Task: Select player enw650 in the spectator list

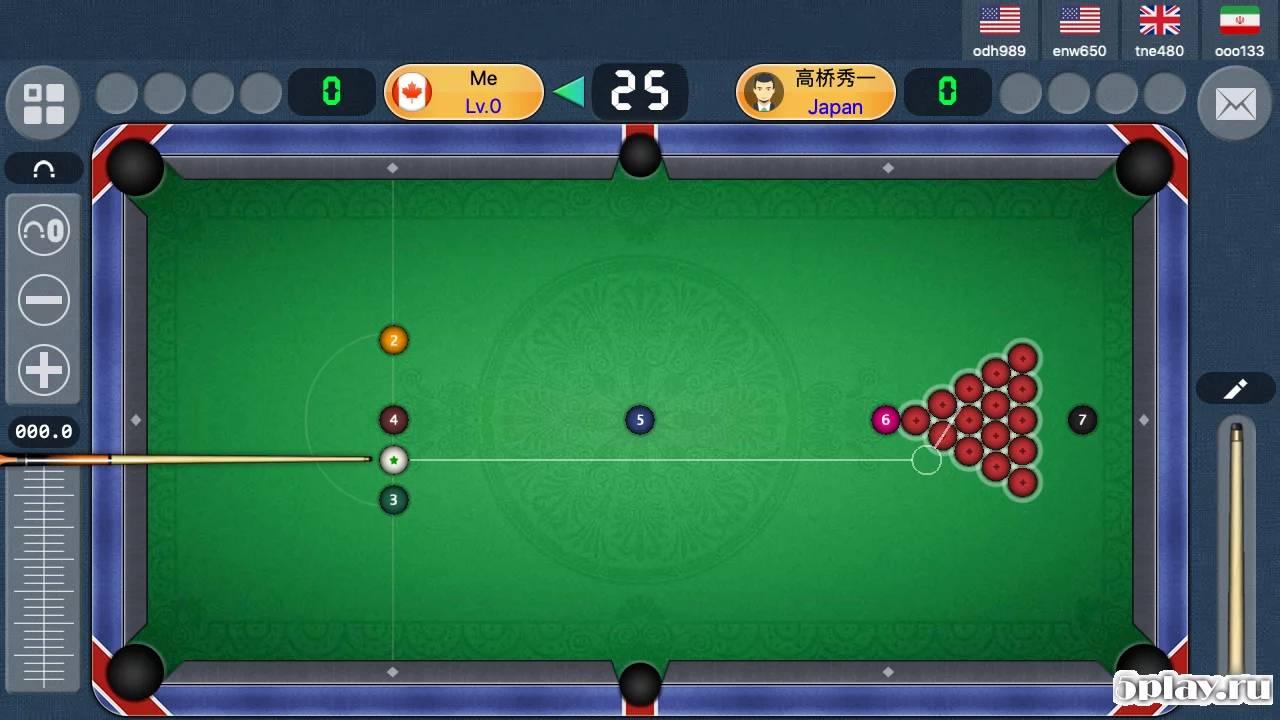Action: pyautogui.click(x=1079, y=31)
